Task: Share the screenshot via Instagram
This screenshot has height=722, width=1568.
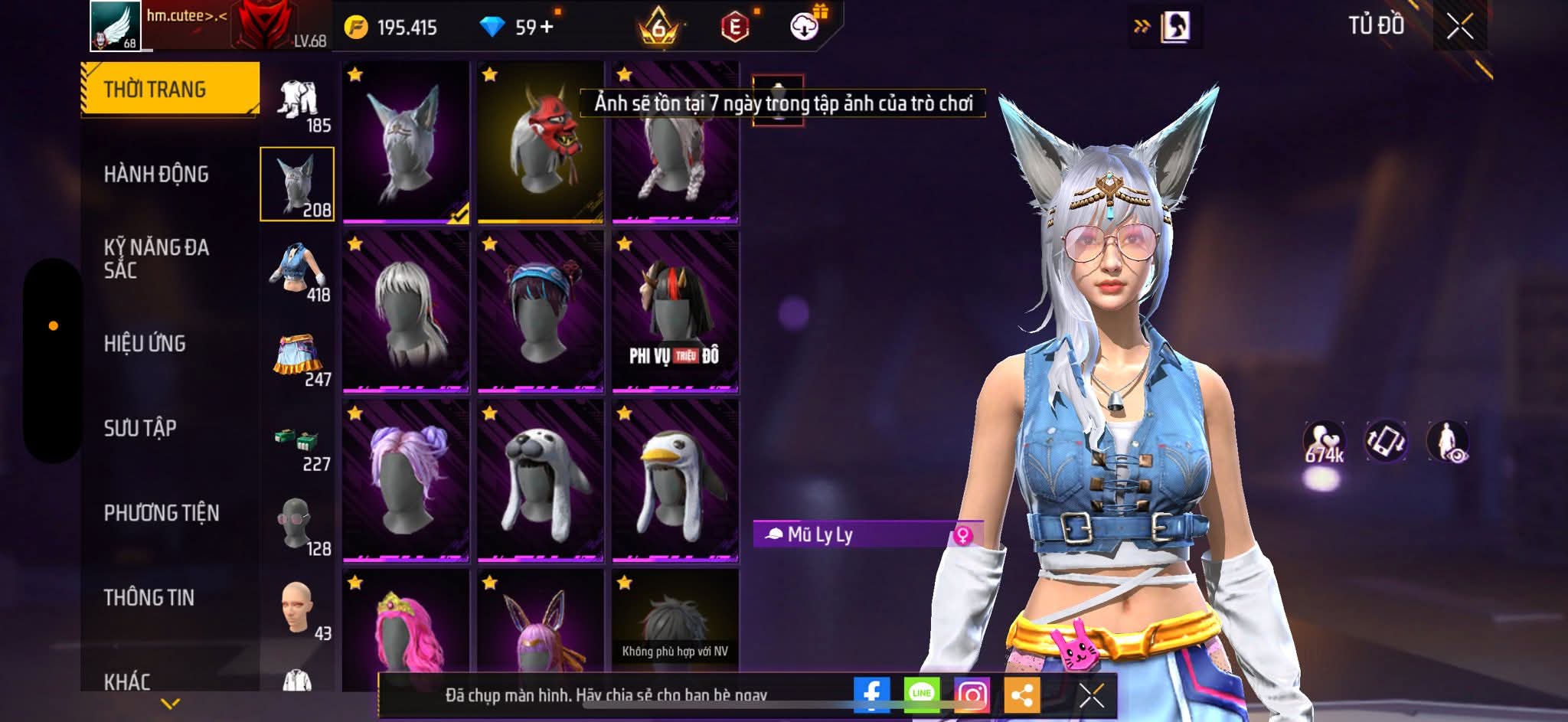Action: click(972, 694)
